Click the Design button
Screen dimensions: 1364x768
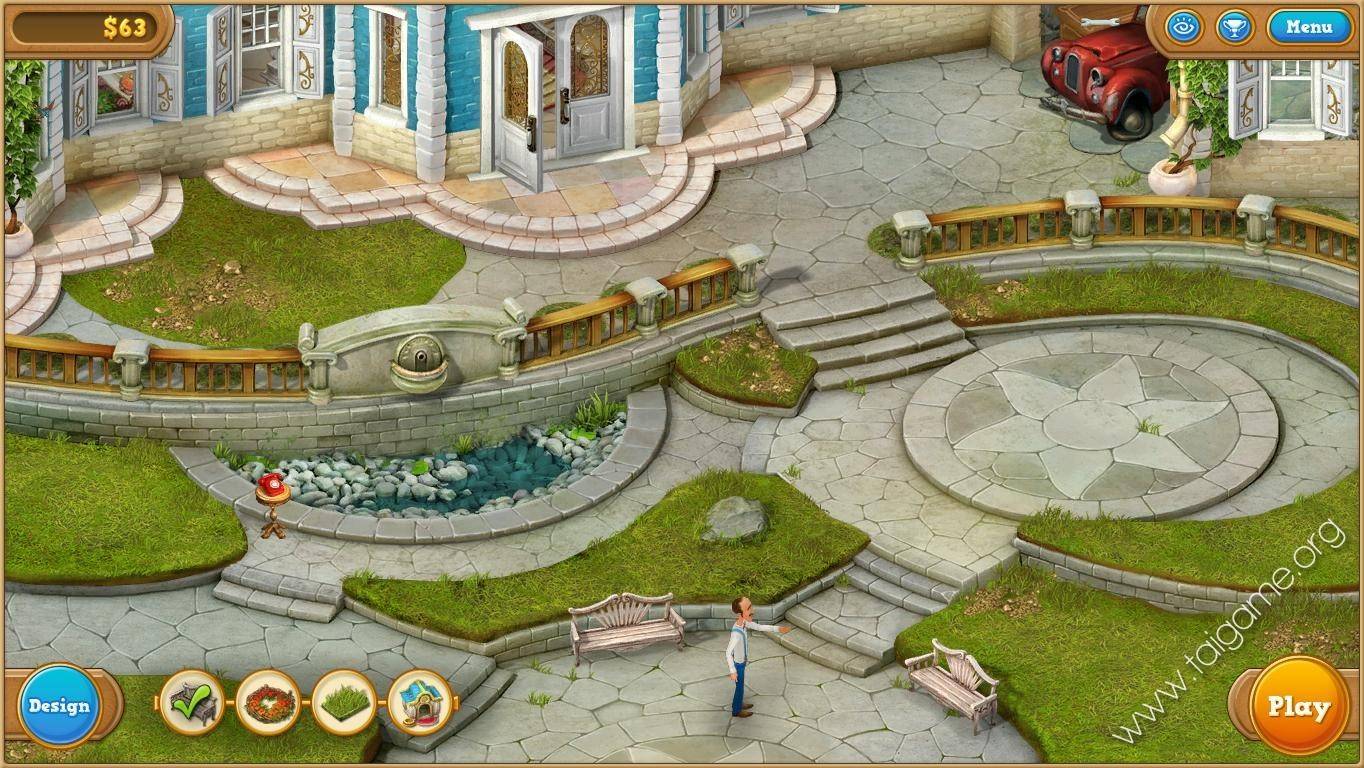58,705
